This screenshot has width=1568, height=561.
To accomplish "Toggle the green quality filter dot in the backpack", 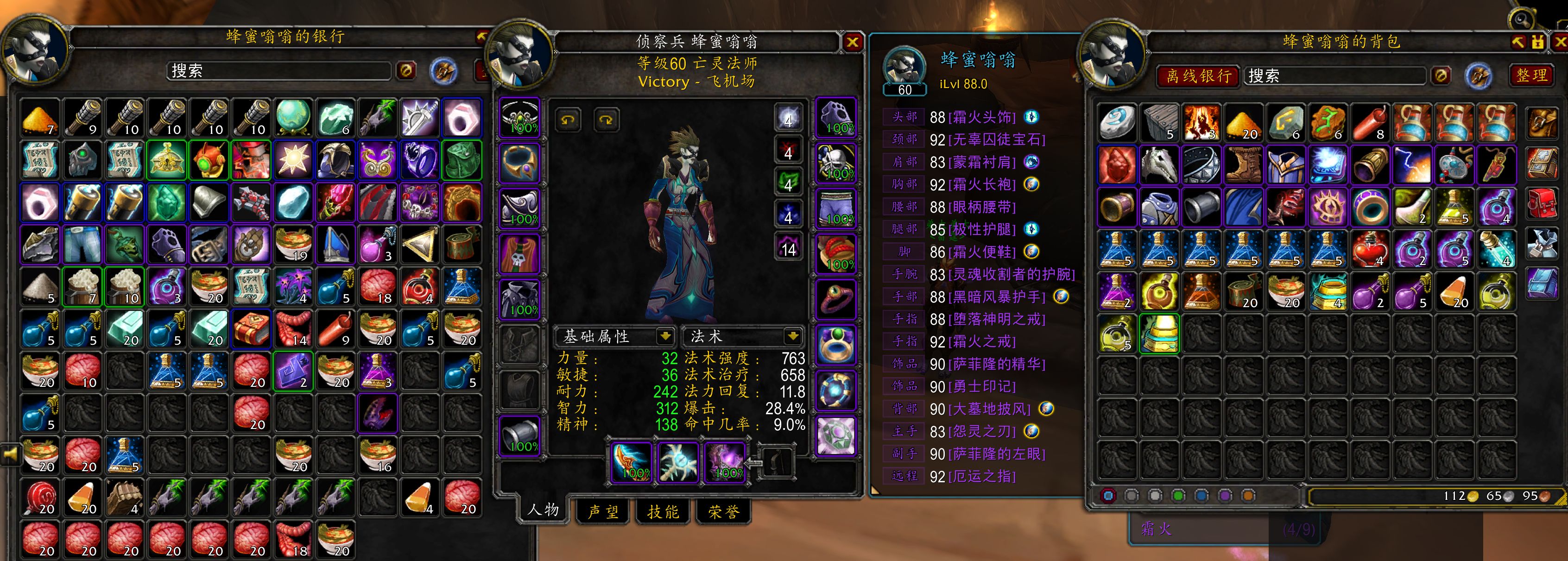I will (1180, 495).
